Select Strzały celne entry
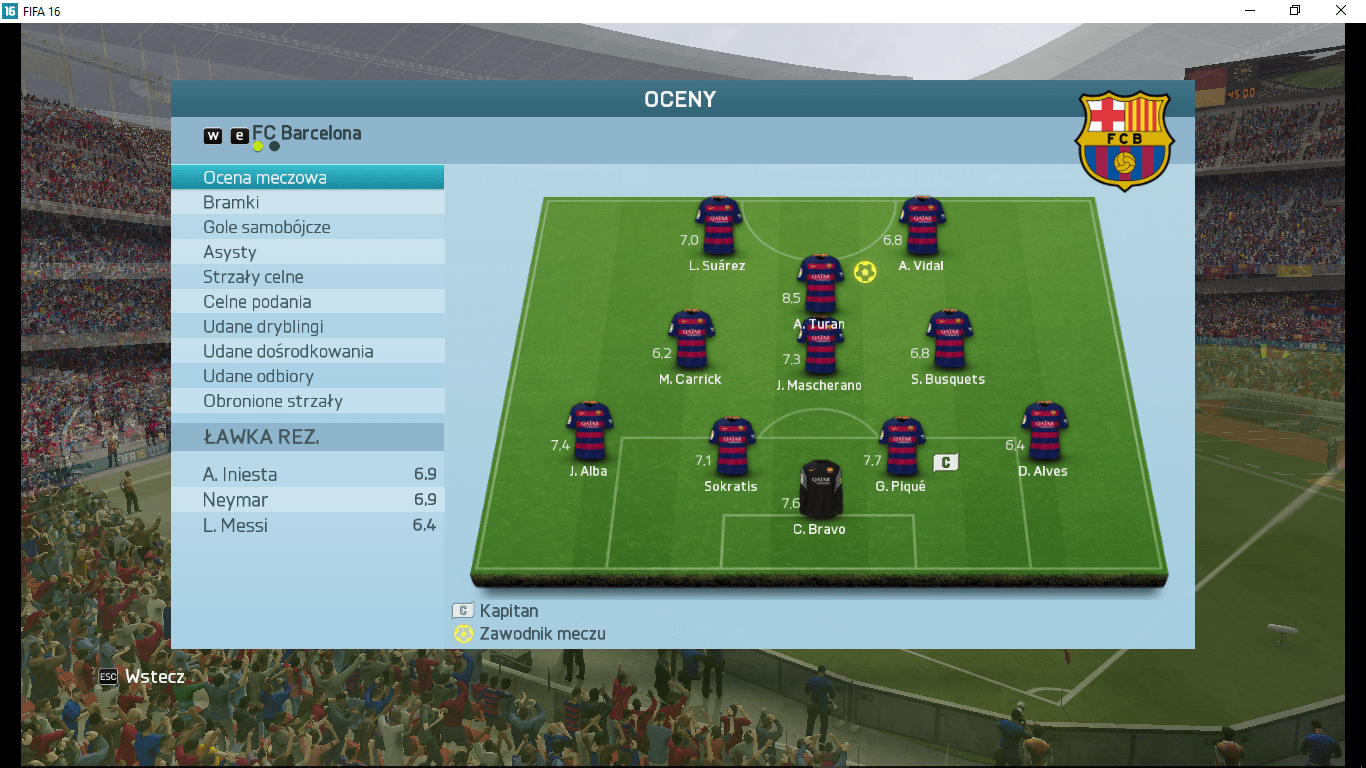Viewport: 1366px width, 768px height. 307,277
